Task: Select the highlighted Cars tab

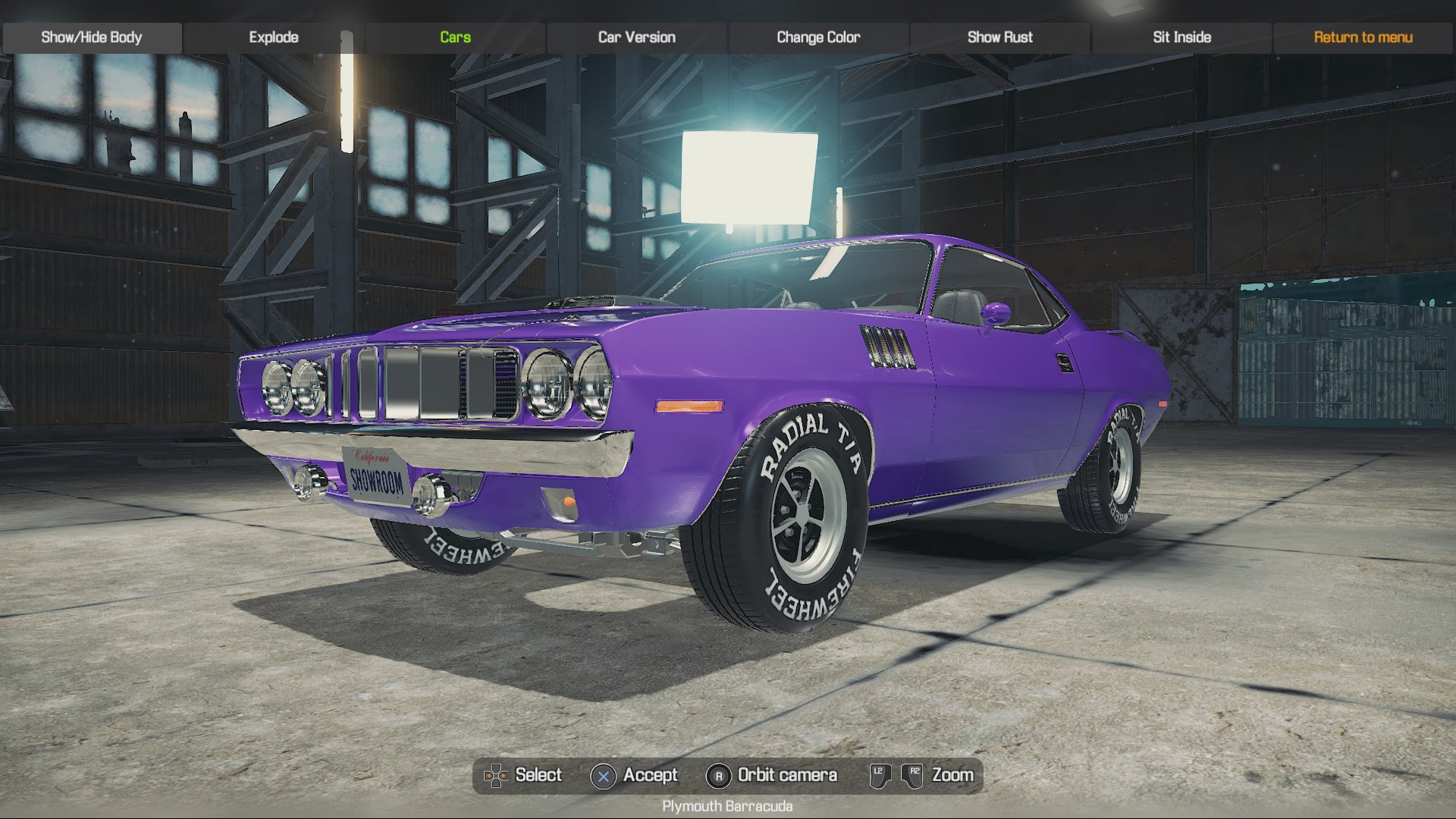Action: (x=453, y=36)
